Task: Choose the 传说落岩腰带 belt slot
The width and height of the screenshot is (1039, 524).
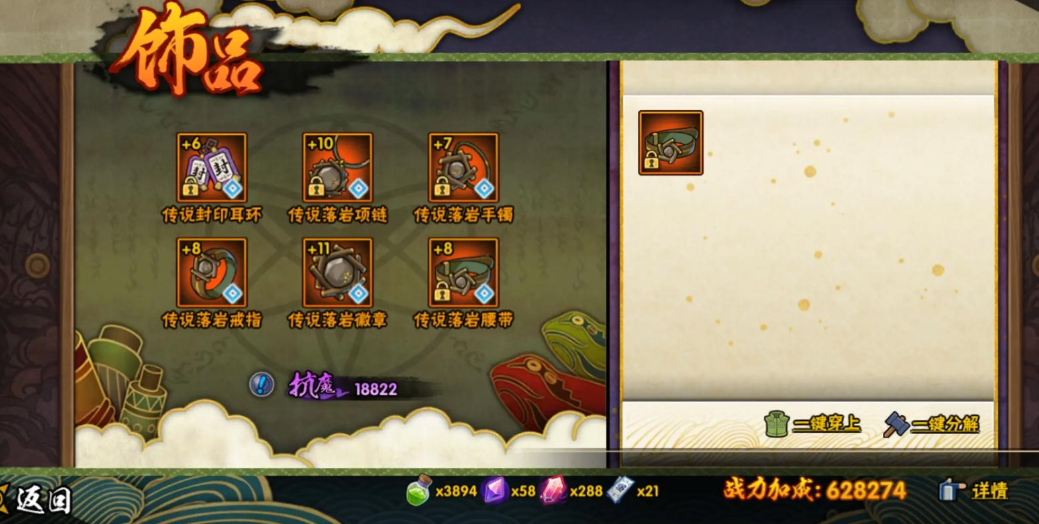Action: tap(463, 272)
